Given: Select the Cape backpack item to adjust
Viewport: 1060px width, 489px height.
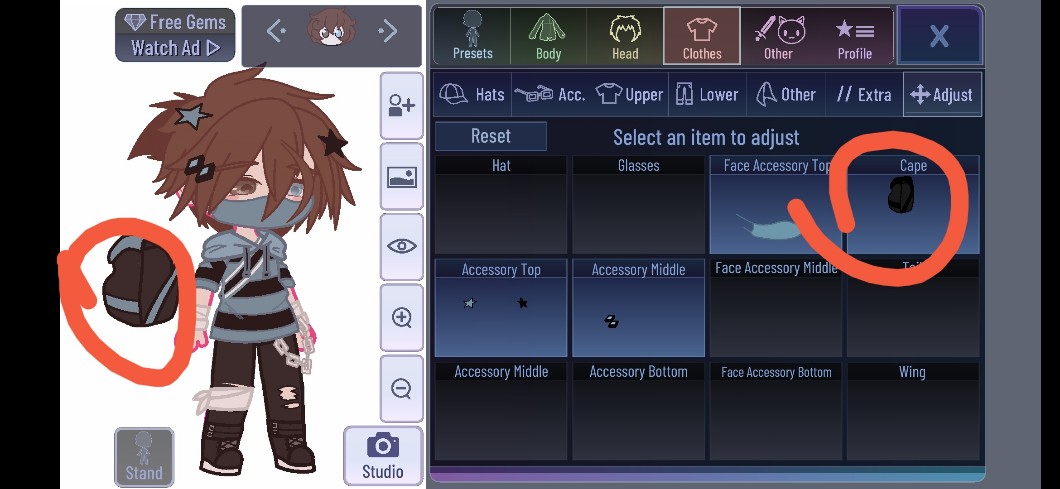Looking at the screenshot, I should [912, 205].
